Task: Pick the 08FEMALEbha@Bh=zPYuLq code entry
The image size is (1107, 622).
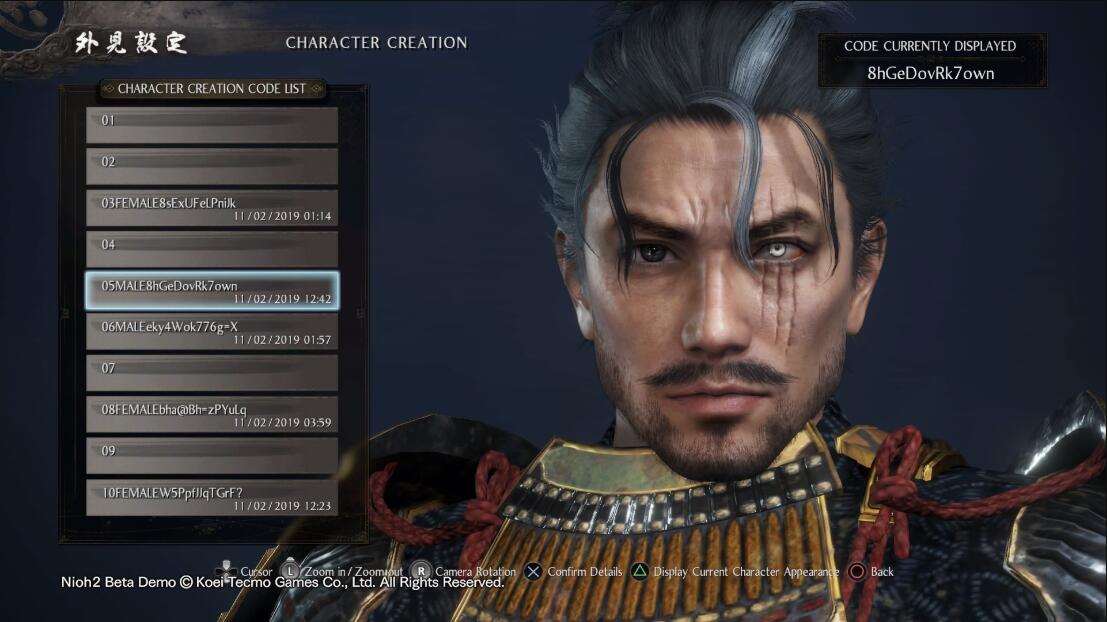Action: pyautogui.click(x=212, y=414)
